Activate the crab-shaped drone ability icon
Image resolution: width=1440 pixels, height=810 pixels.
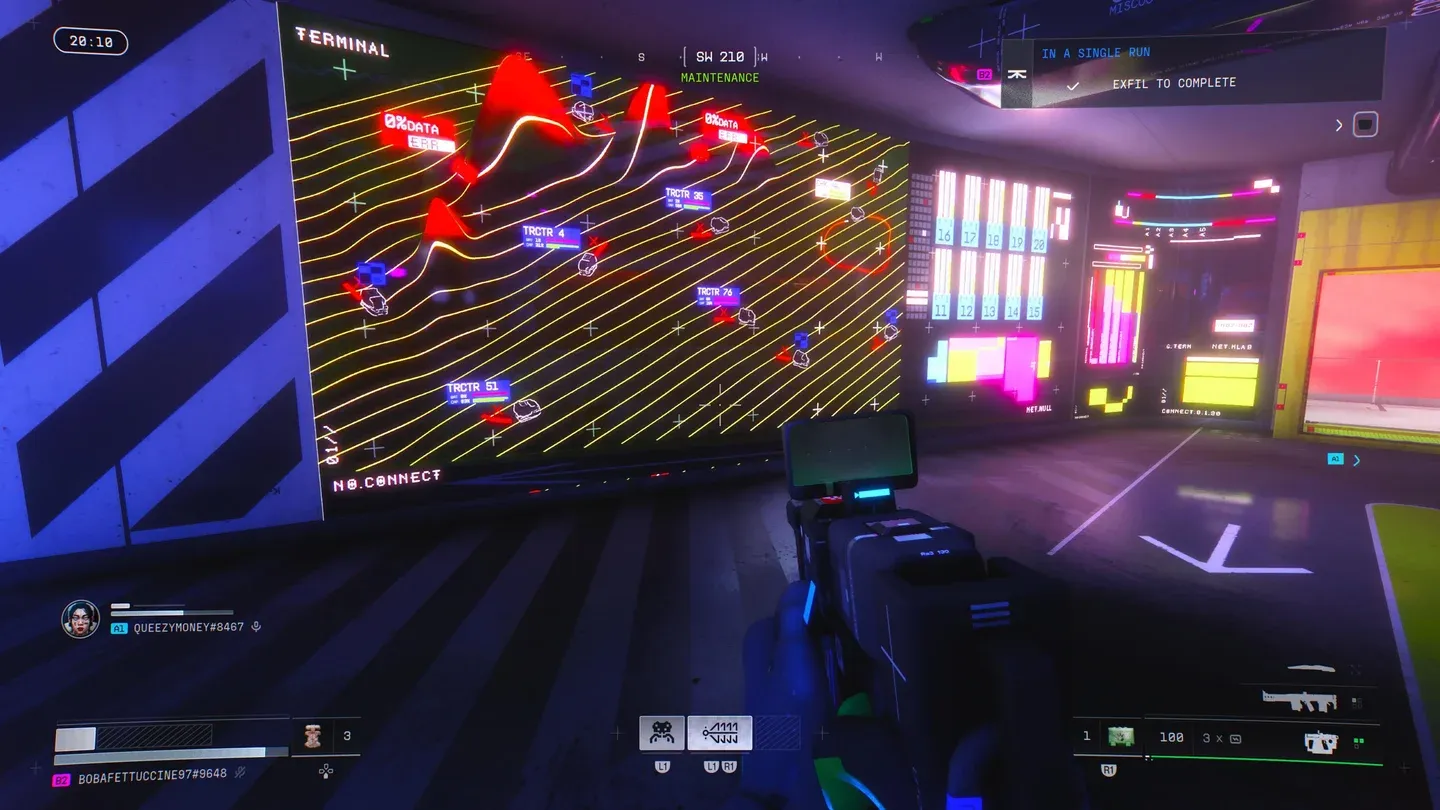(x=662, y=733)
